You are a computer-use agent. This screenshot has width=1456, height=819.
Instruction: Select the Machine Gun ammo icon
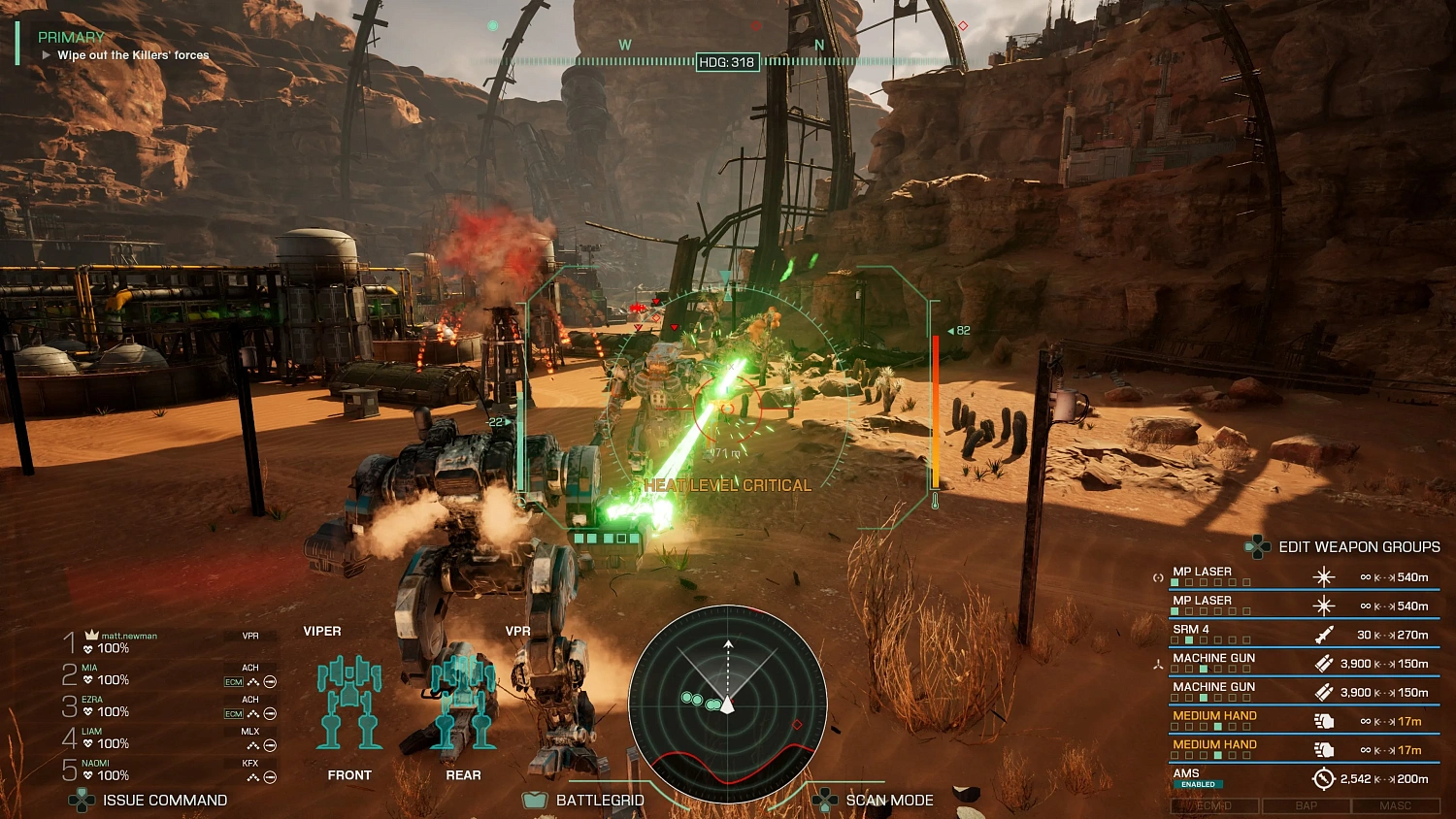tap(1323, 663)
